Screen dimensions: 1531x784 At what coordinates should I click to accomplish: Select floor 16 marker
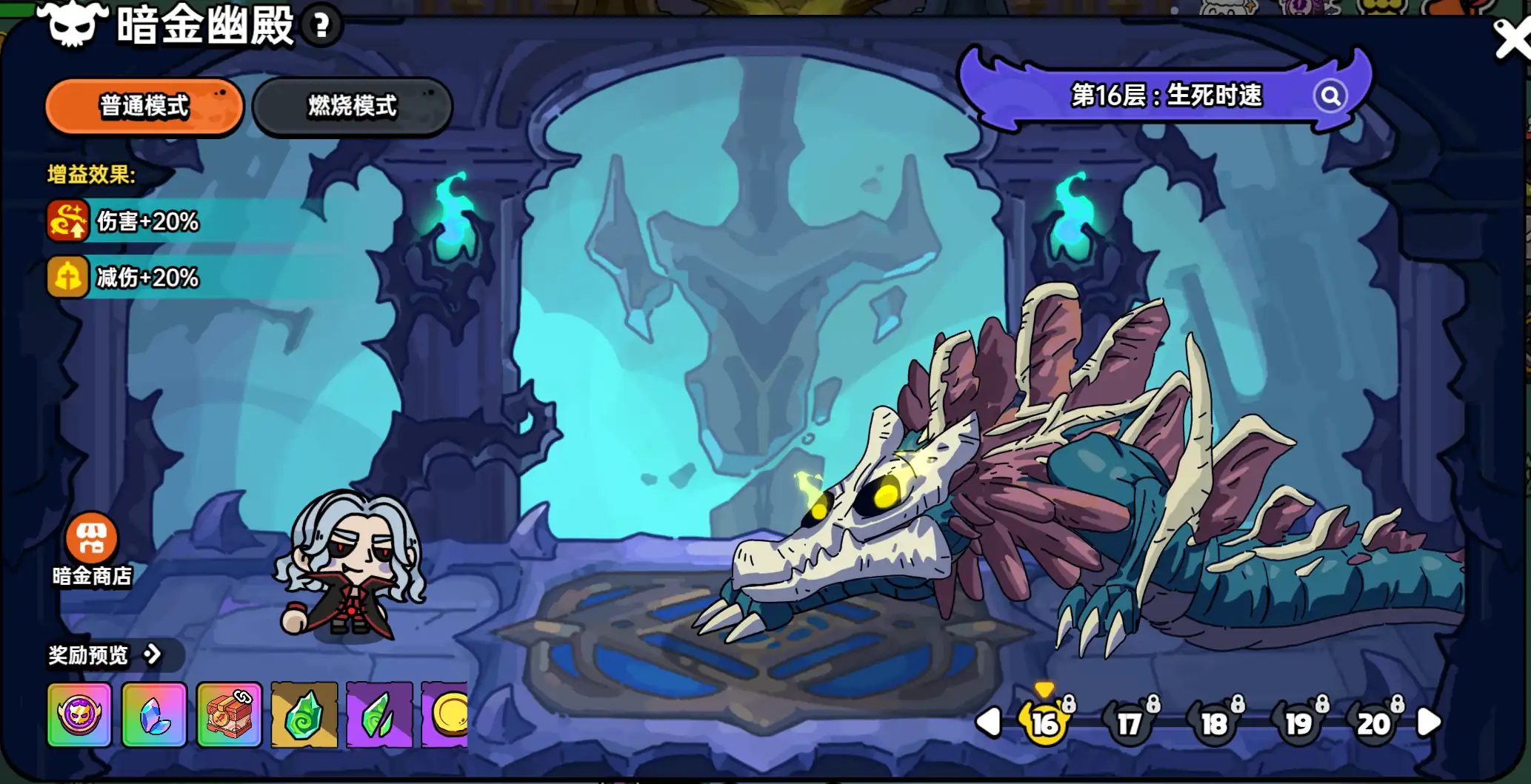click(1044, 723)
